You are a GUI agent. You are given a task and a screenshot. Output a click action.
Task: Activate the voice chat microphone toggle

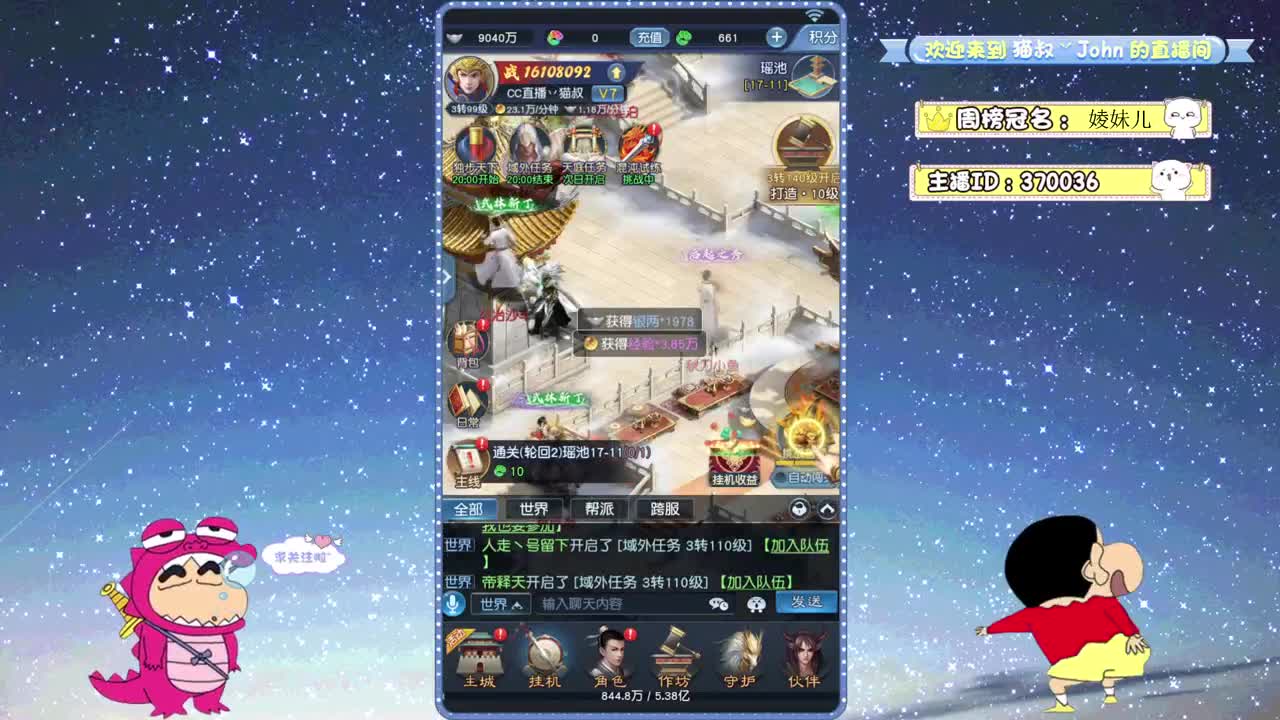point(452,602)
